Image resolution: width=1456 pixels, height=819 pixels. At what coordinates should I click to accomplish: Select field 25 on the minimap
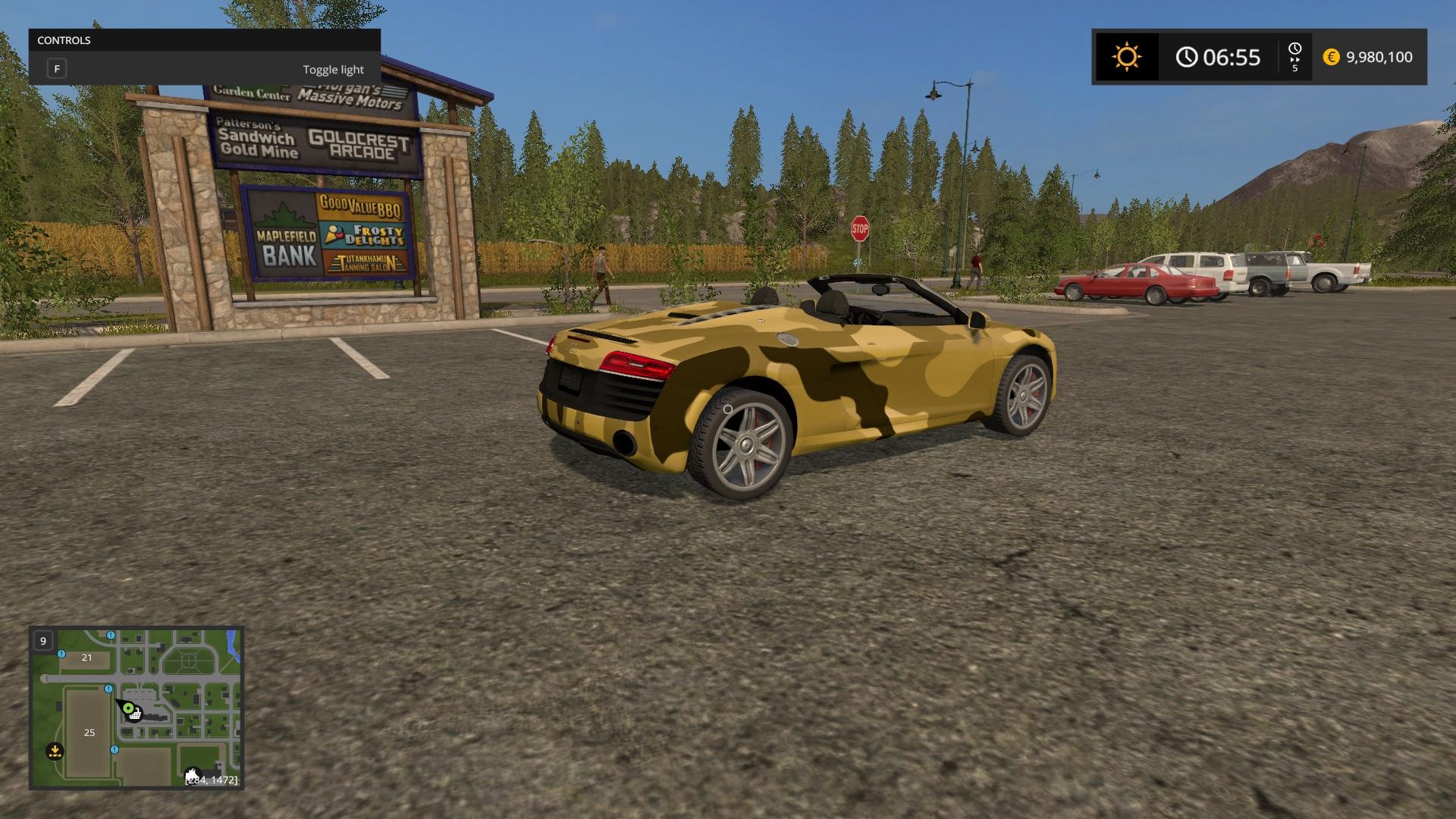pos(89,733)
